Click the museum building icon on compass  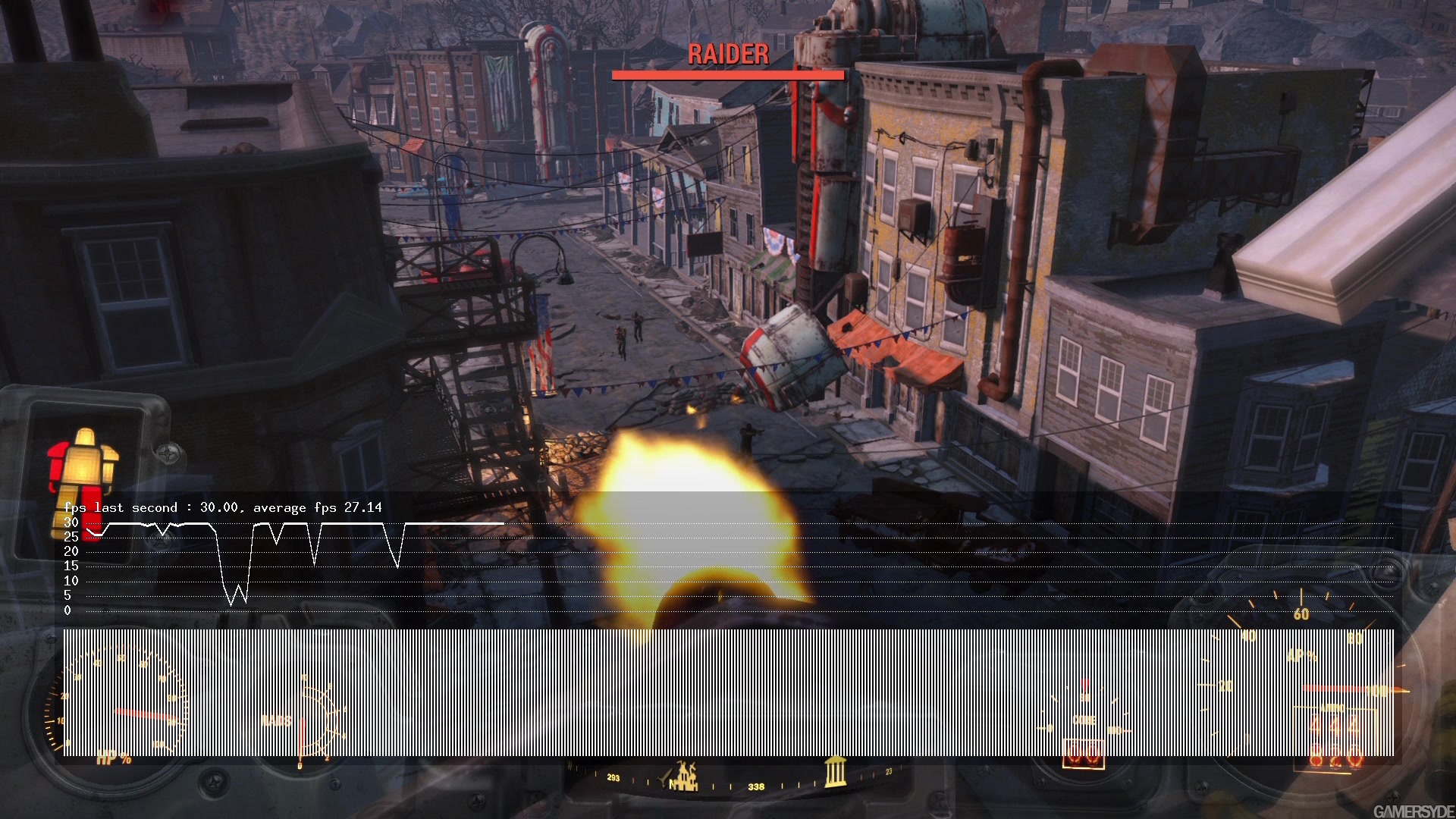836,775
